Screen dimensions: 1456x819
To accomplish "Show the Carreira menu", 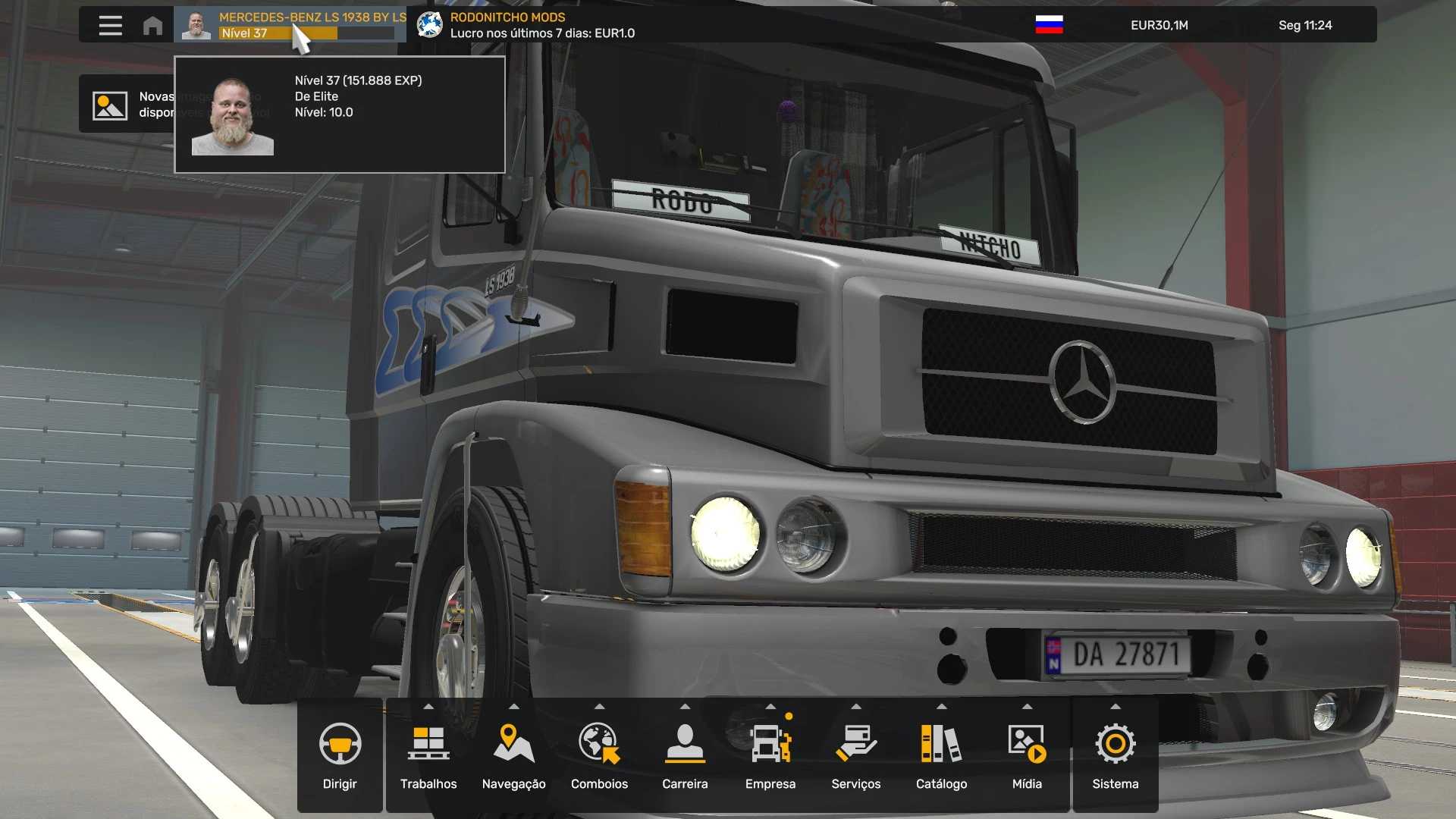I will click(x=685, y=755).
